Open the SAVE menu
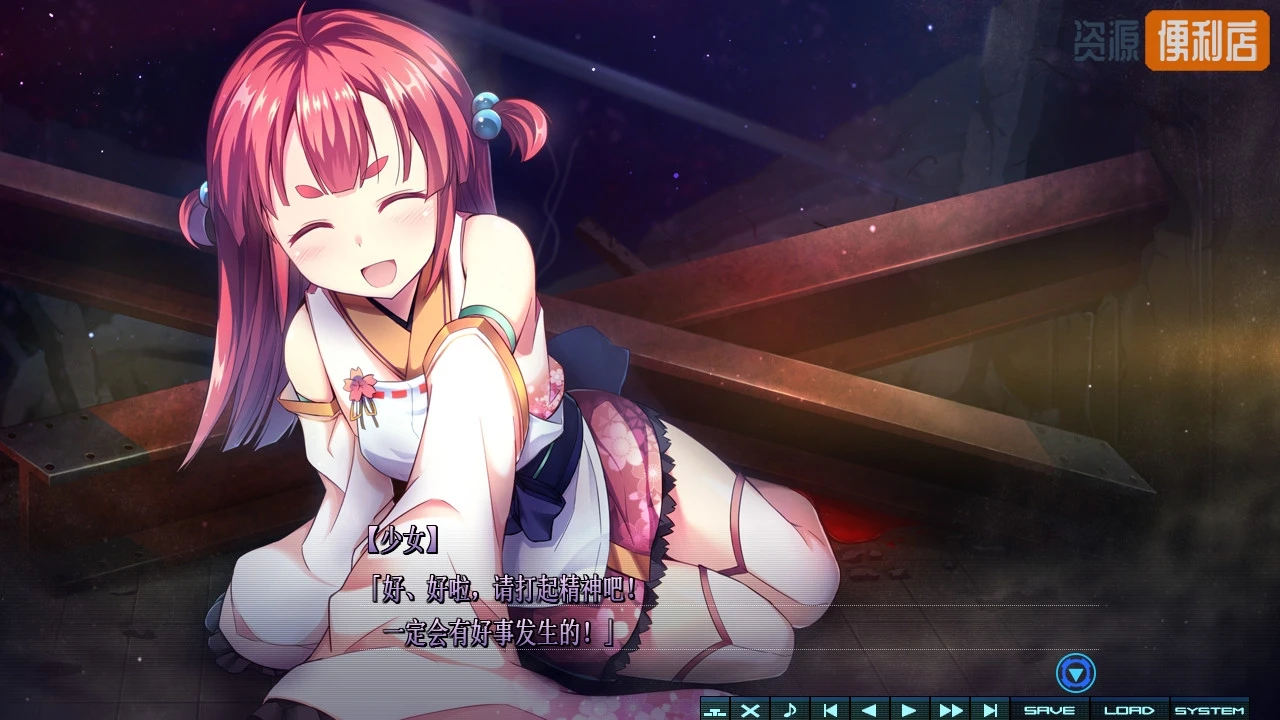The height and width of the screenshot is (720, 1280). click(x=1049, y=710)
